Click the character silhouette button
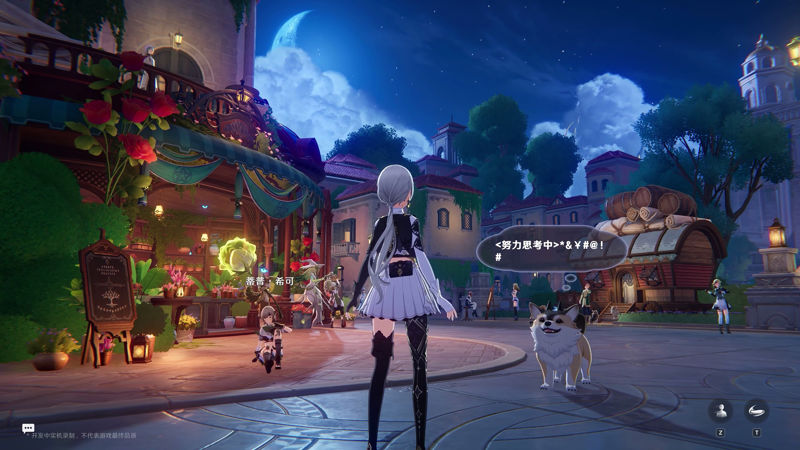The height and width of the screenshot is (450, 800). click(720, 410)
